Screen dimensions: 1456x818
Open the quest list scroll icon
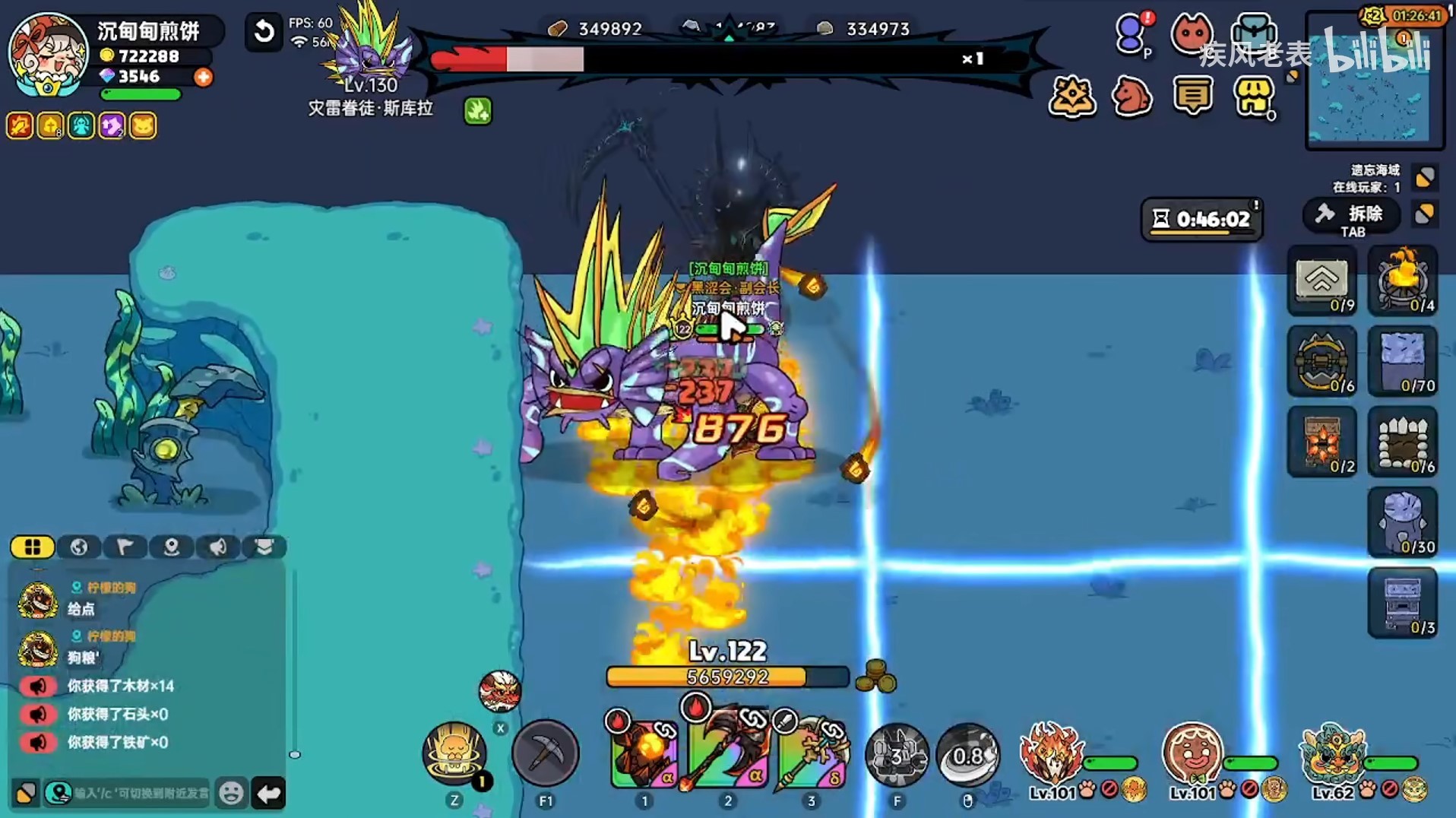tap(1192, 97)
